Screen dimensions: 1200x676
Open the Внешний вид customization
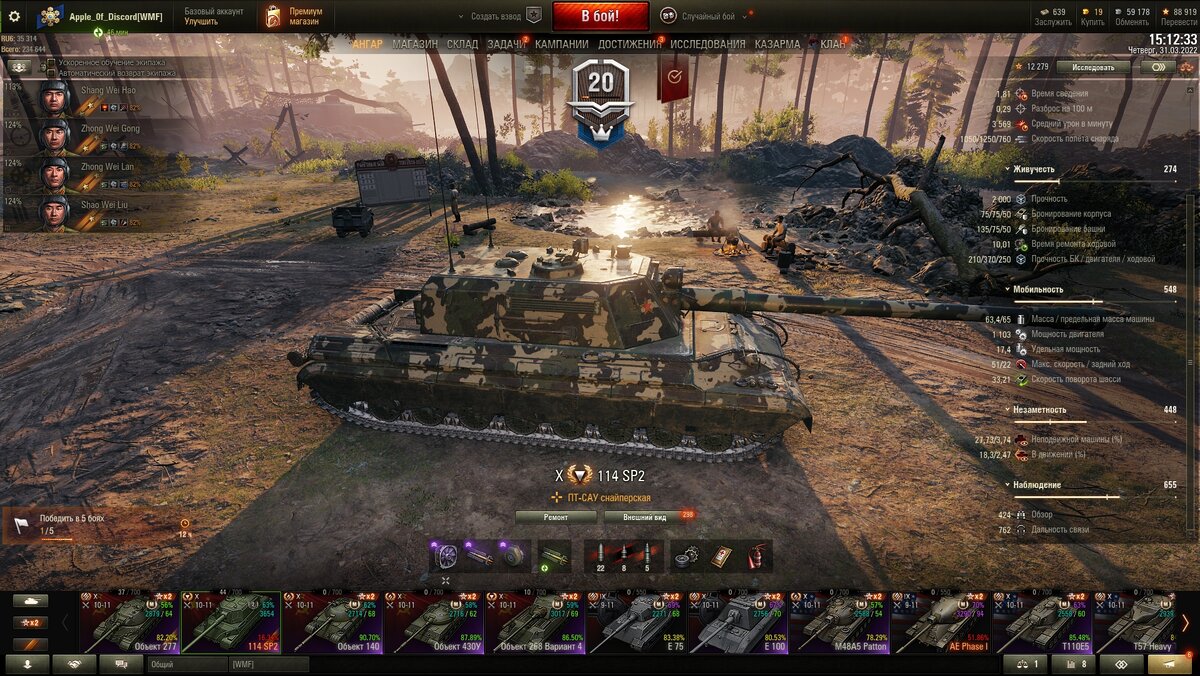pyautogui.click(x=645, y=517)
